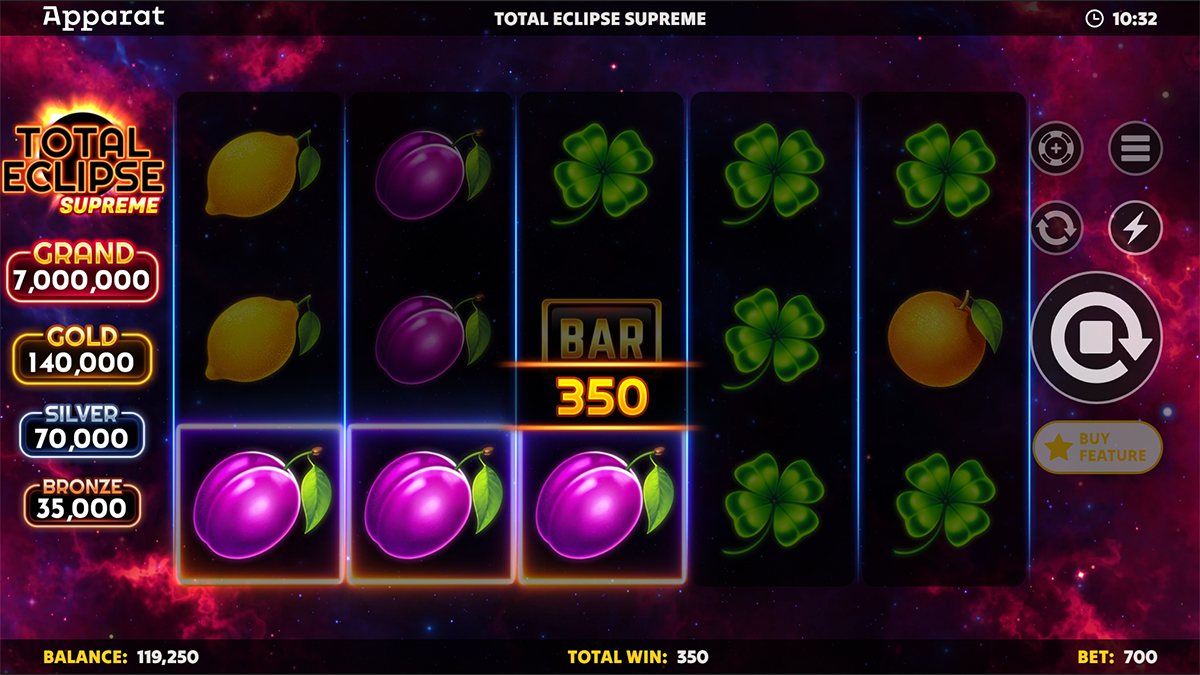Open the bet chip settings

click(x=1056, y=150)
